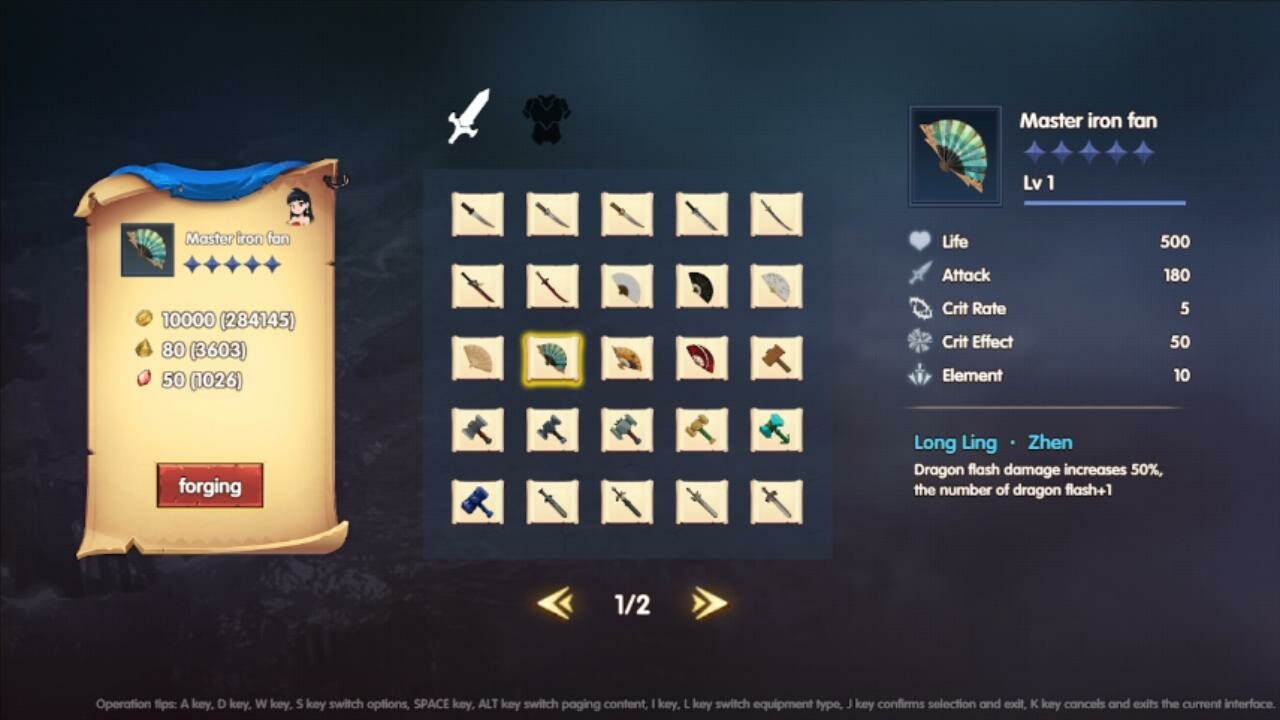Select the wooden mallet weapon icon
Screen dimensions: 1280x720
click(777, 359)
